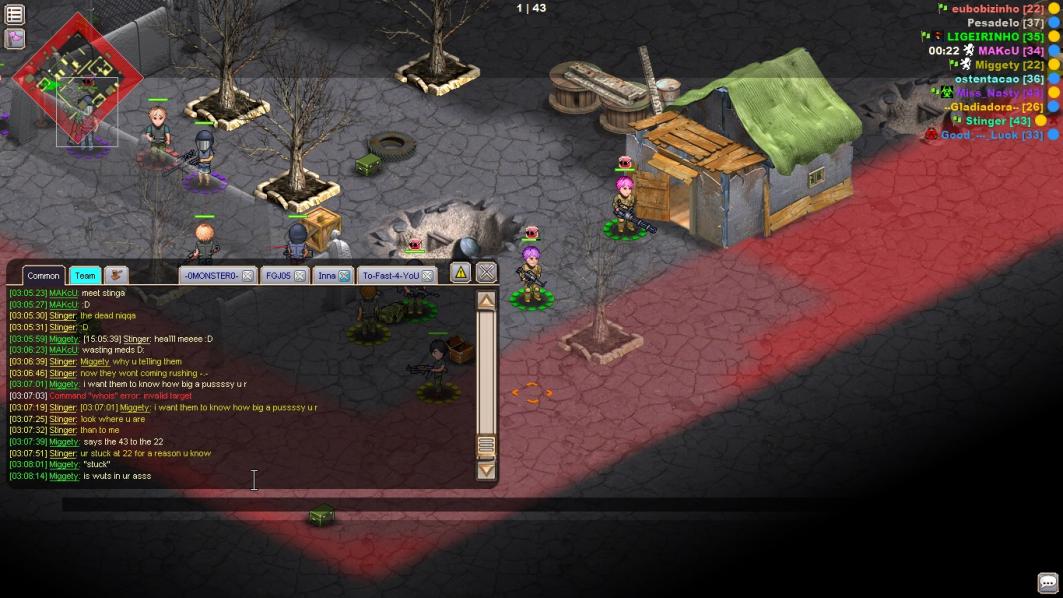Switch to the Common chat tab
The height and width of the screenshot is (598, 1063).
43,276
